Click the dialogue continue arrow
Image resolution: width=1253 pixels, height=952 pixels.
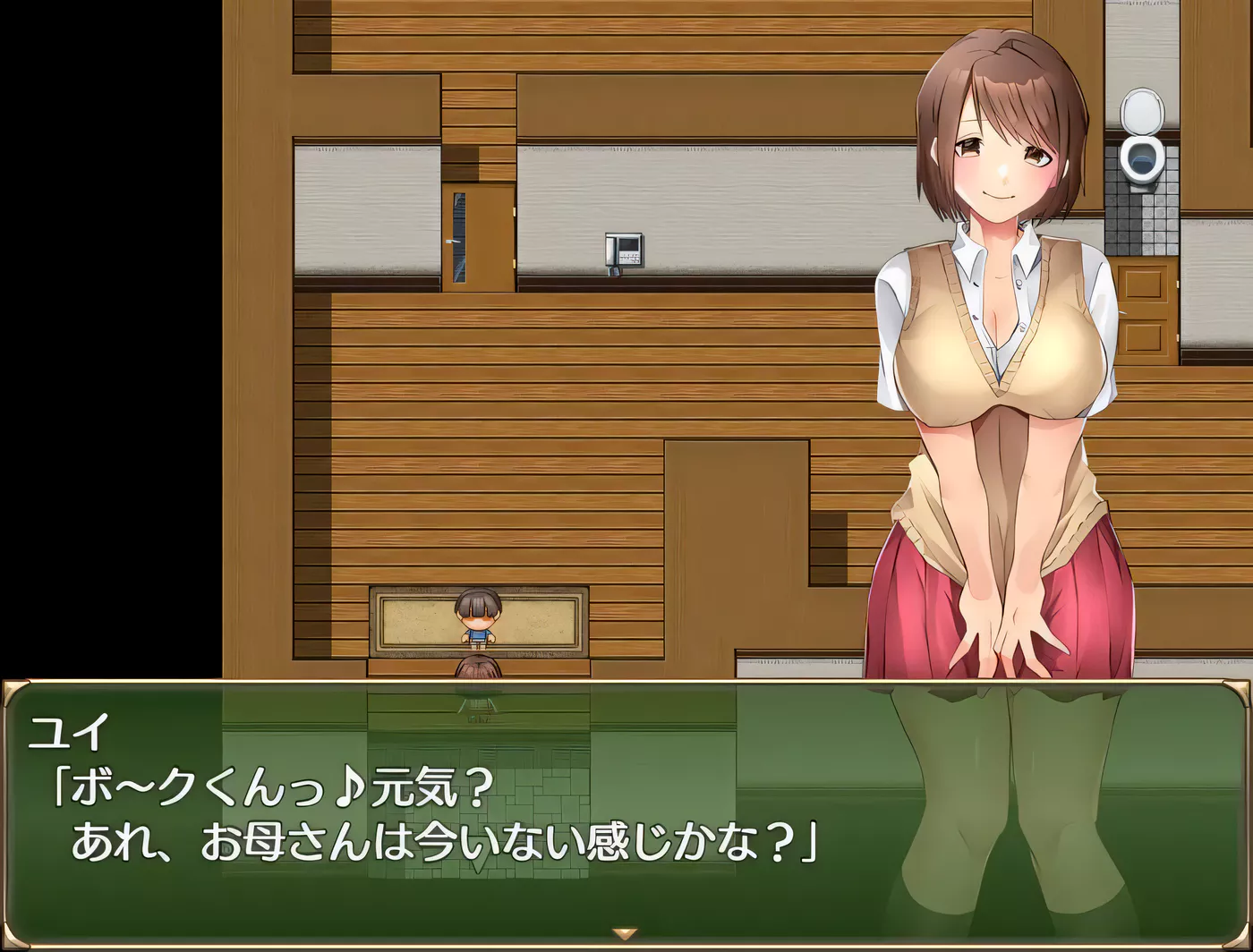point(625,934)
